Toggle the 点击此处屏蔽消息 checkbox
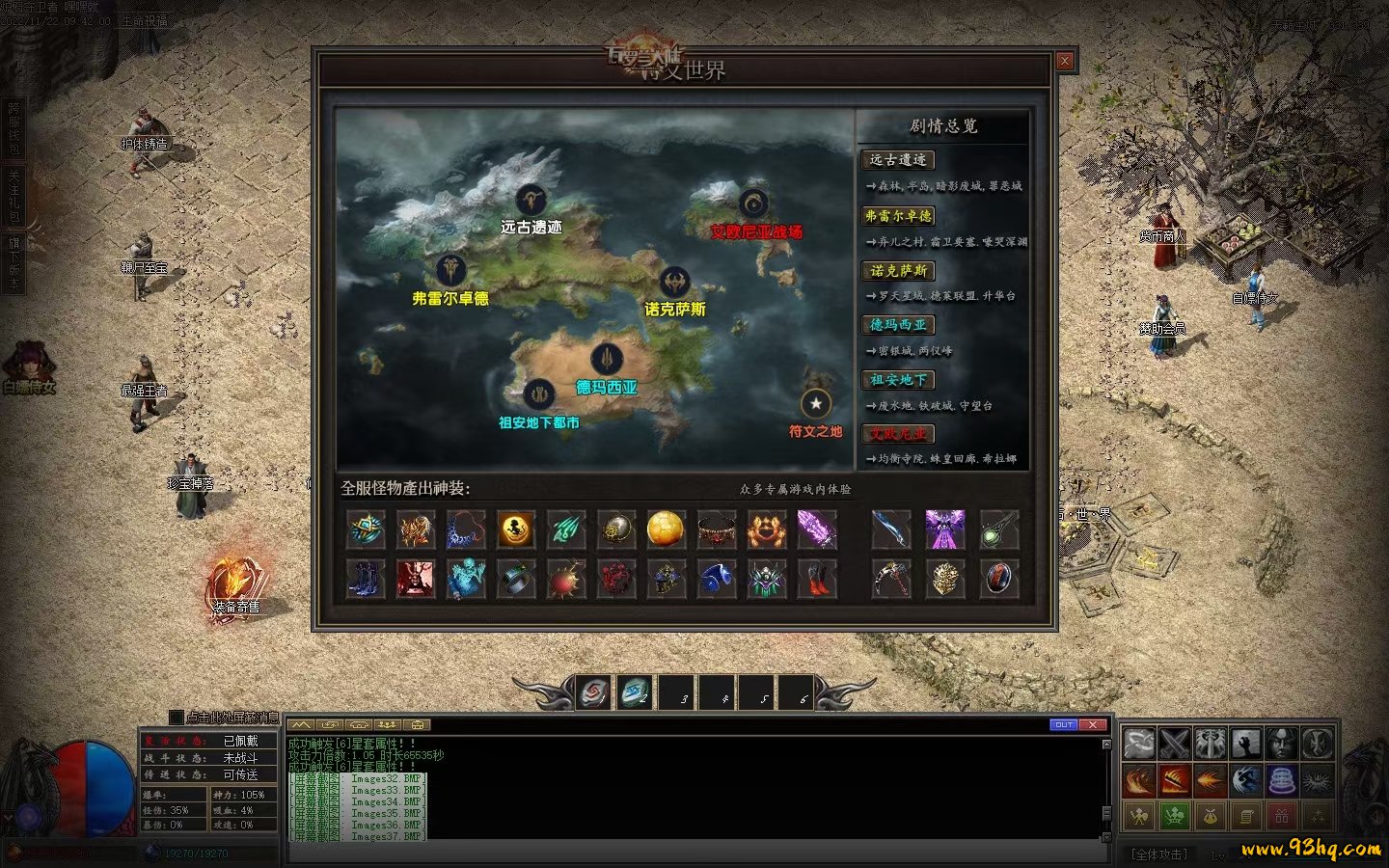Viewport: 1389px width, 868px height. click(176, 717)
